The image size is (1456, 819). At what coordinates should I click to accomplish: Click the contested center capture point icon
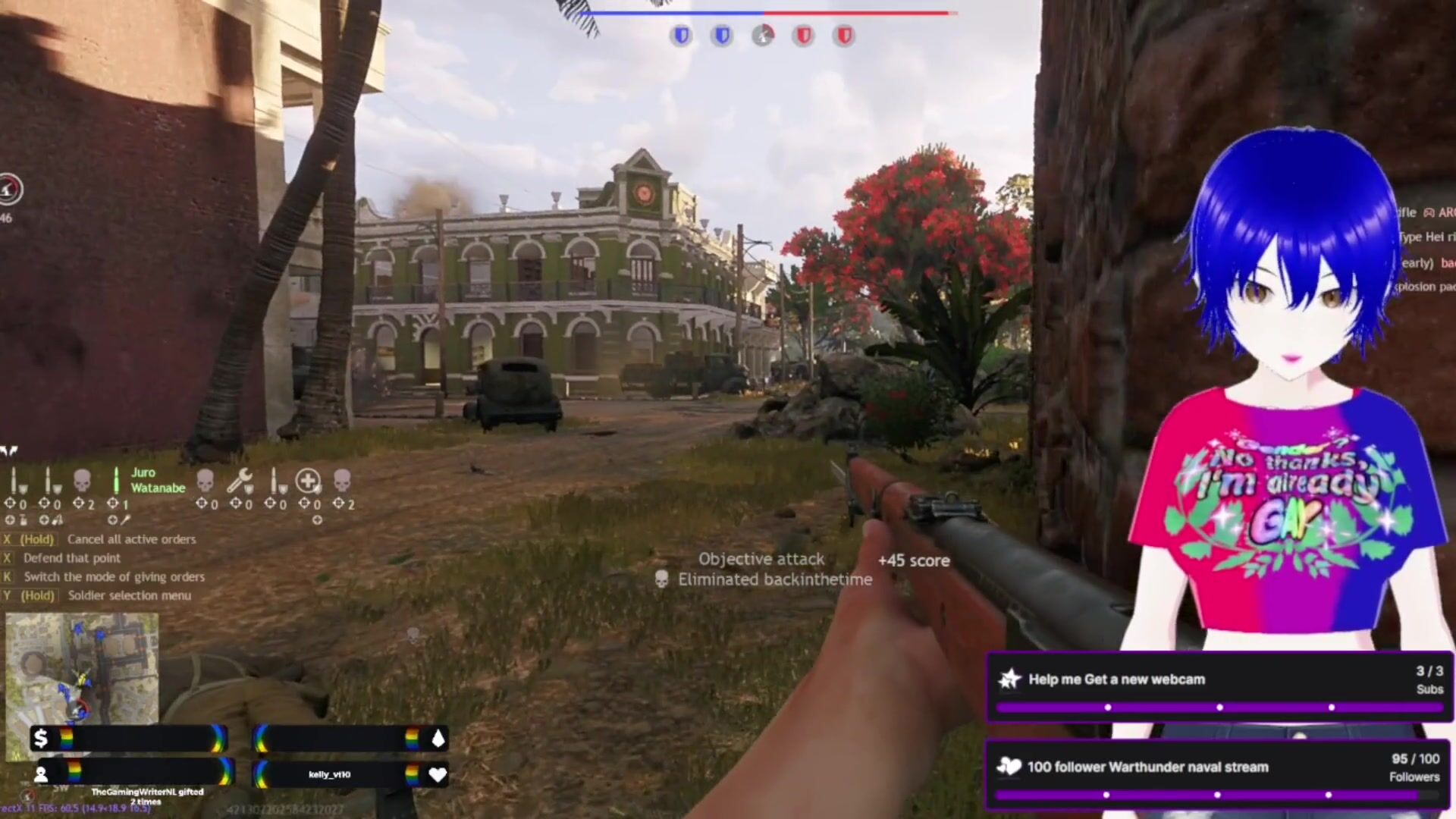click(763, 35)
